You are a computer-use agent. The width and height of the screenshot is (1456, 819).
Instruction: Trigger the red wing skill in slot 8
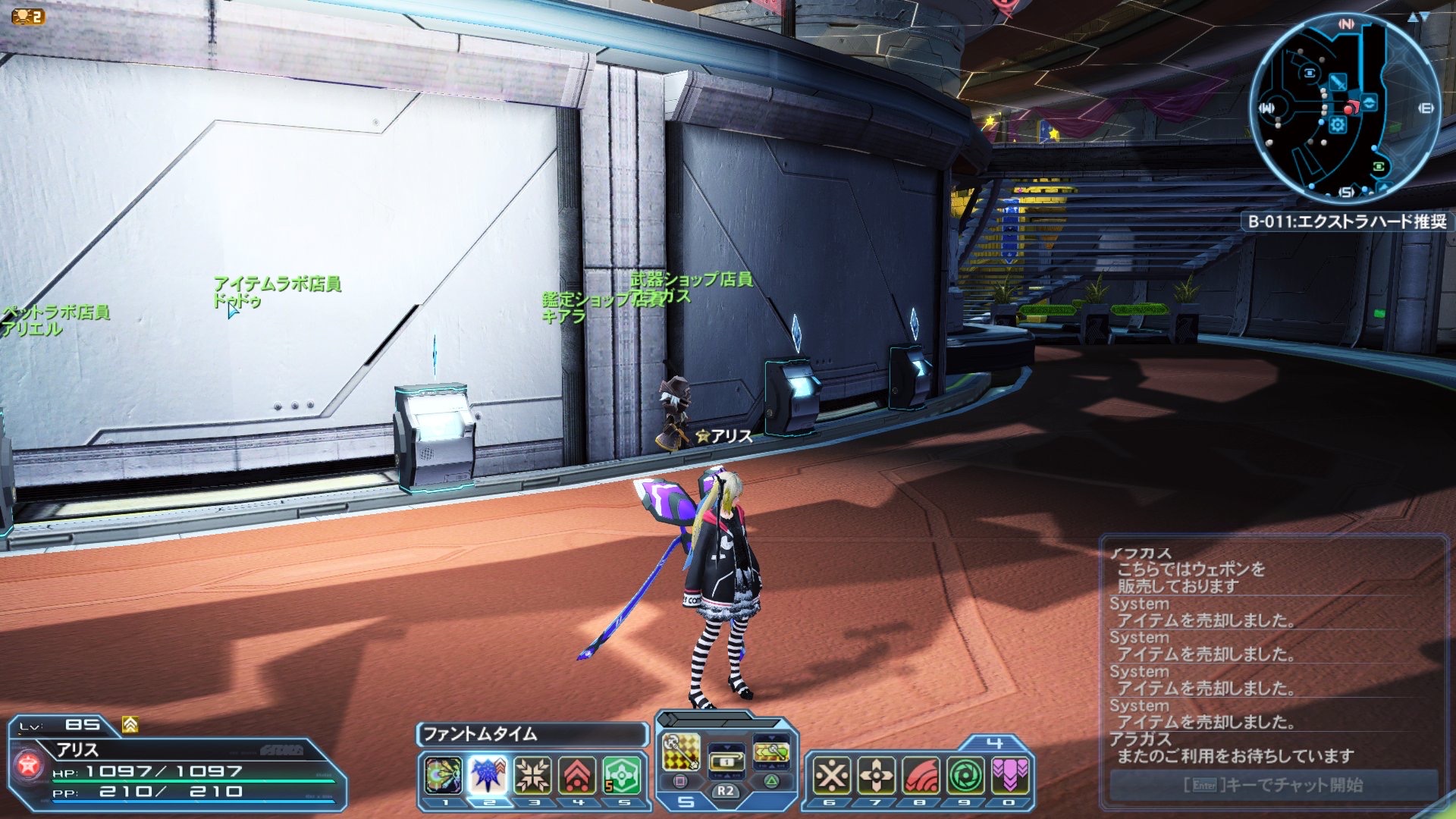coord(921,775)
